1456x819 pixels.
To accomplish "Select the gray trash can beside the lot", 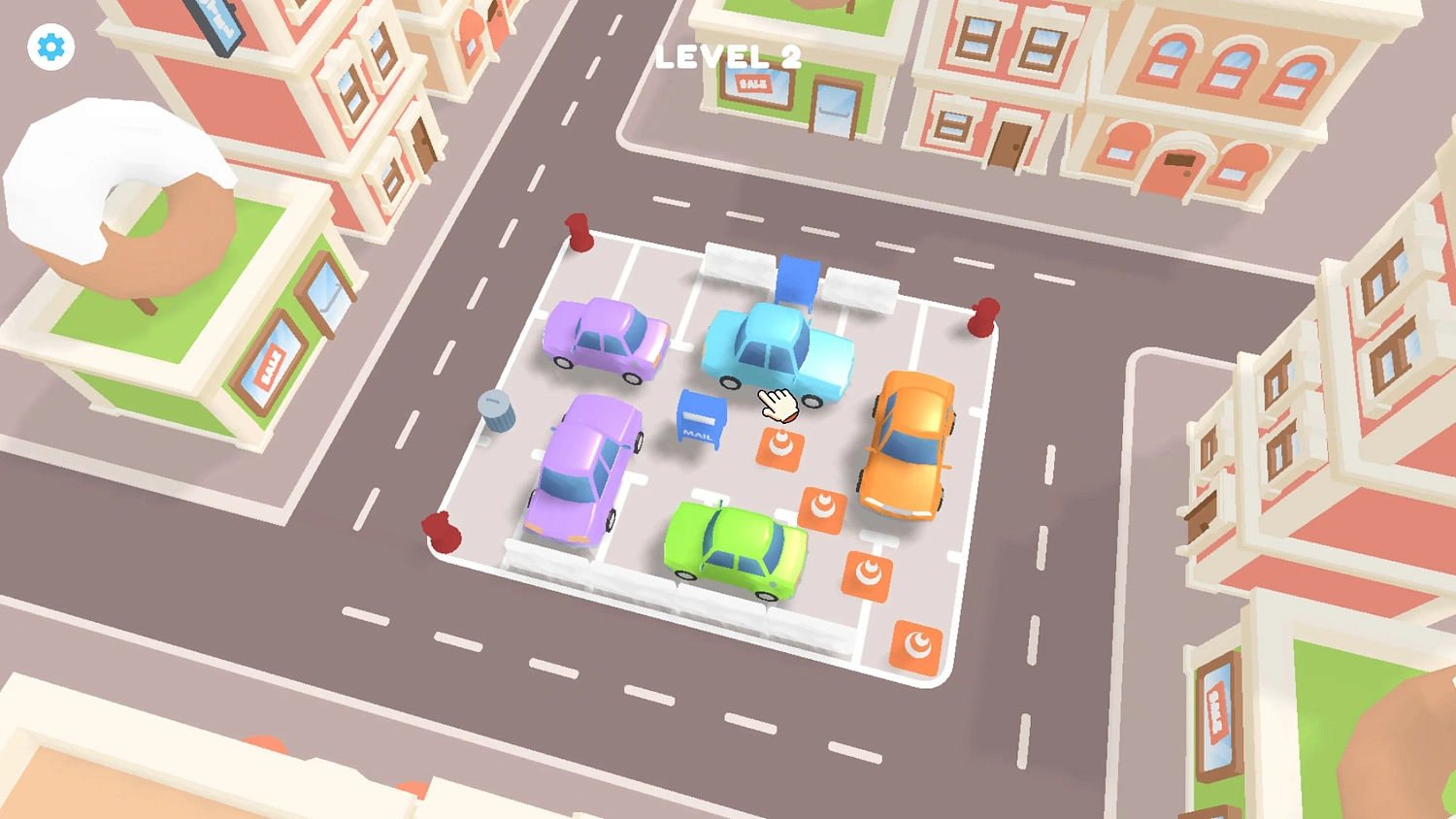I will click(497, 412).
